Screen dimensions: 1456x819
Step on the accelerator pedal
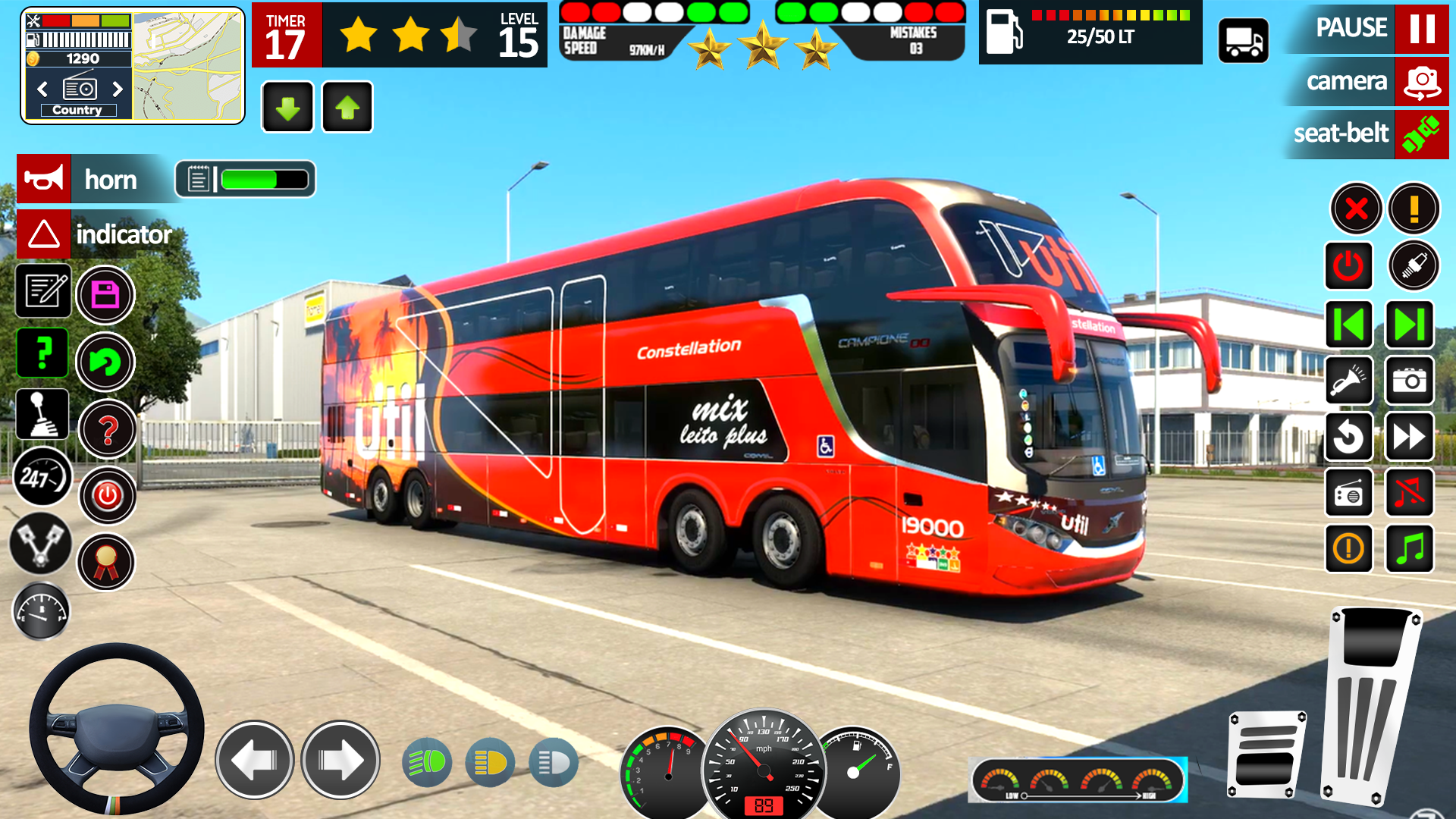(1369, 705)
